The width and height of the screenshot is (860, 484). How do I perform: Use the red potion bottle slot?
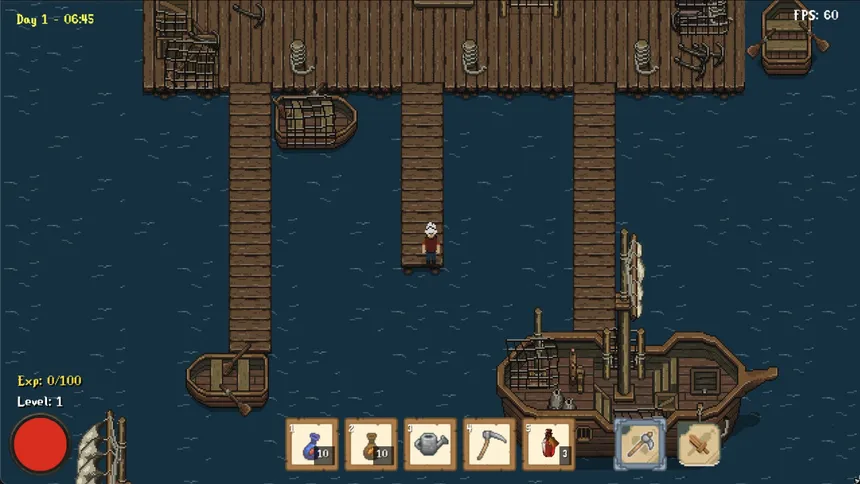548,444
